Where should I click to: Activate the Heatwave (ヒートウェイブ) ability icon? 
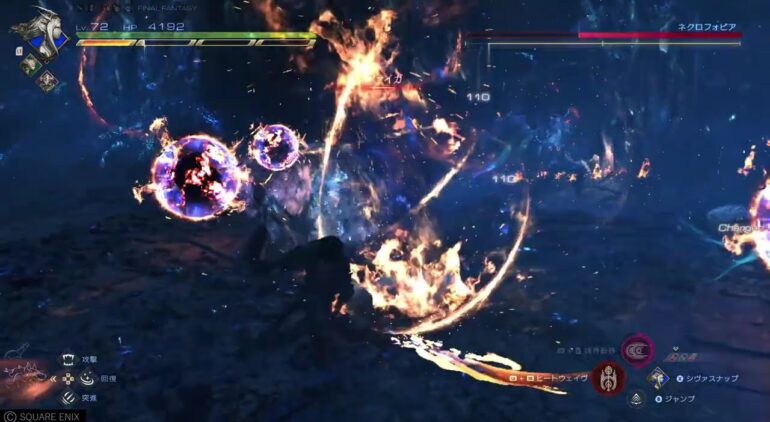(607, 379)
